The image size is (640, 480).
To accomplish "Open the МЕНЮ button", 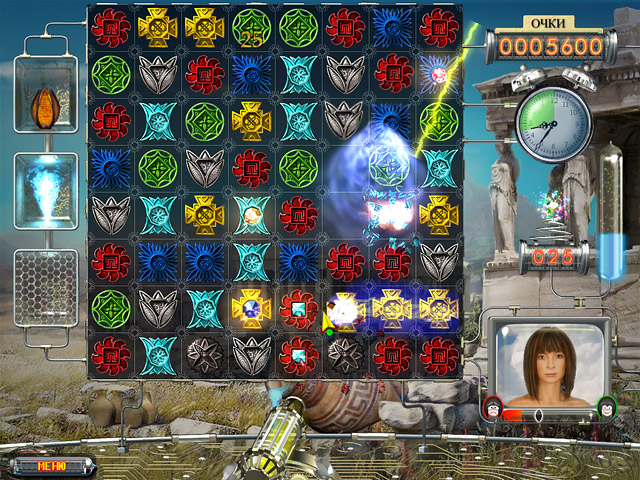I will click(x=50, y=465).
